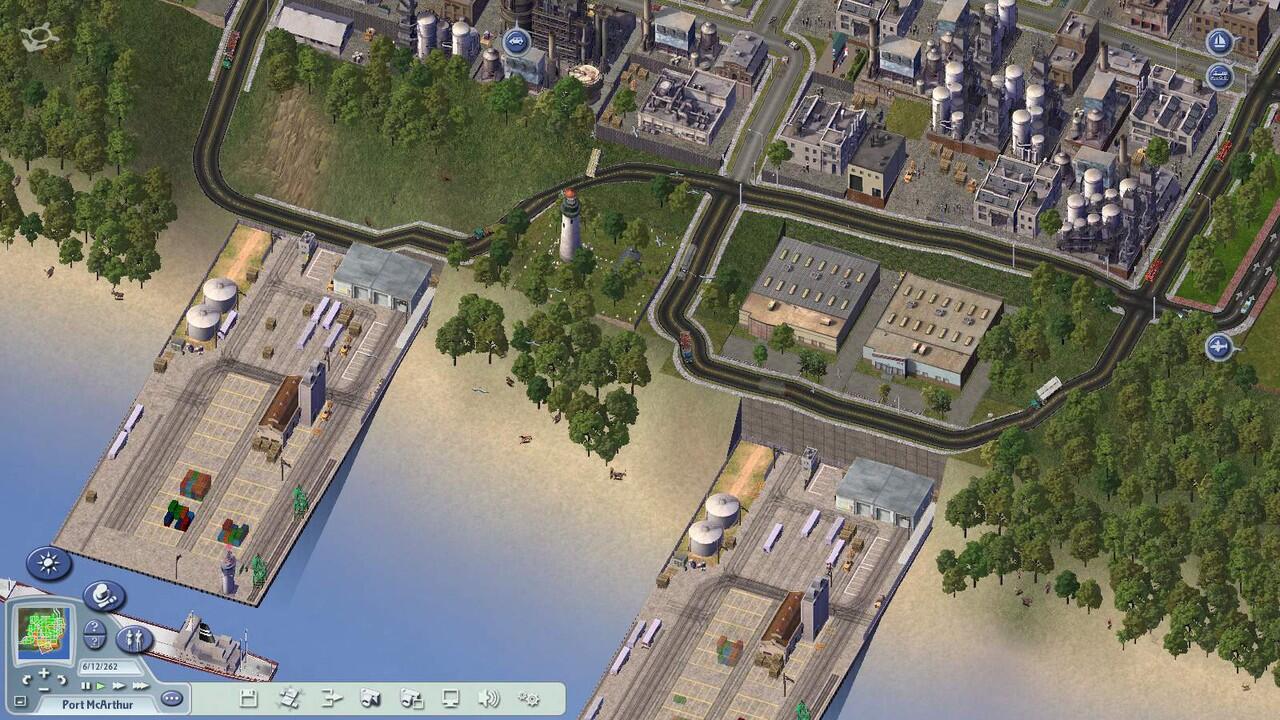This screenshot has height=720, width=1280.
Task: Set simulation to fastest triple-arrow speed
Action: click(x=140, y=685)
